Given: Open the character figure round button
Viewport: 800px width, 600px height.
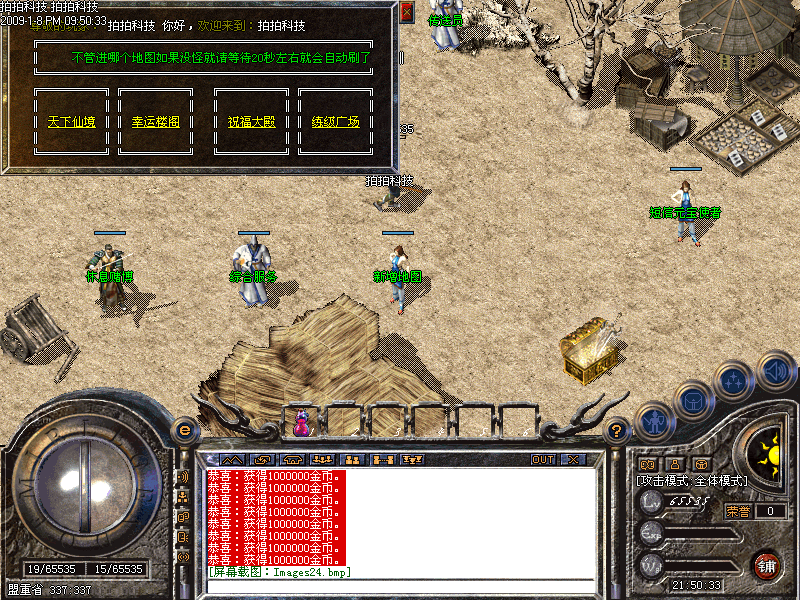Looking at the screenshot, I should tap(652, 420).
